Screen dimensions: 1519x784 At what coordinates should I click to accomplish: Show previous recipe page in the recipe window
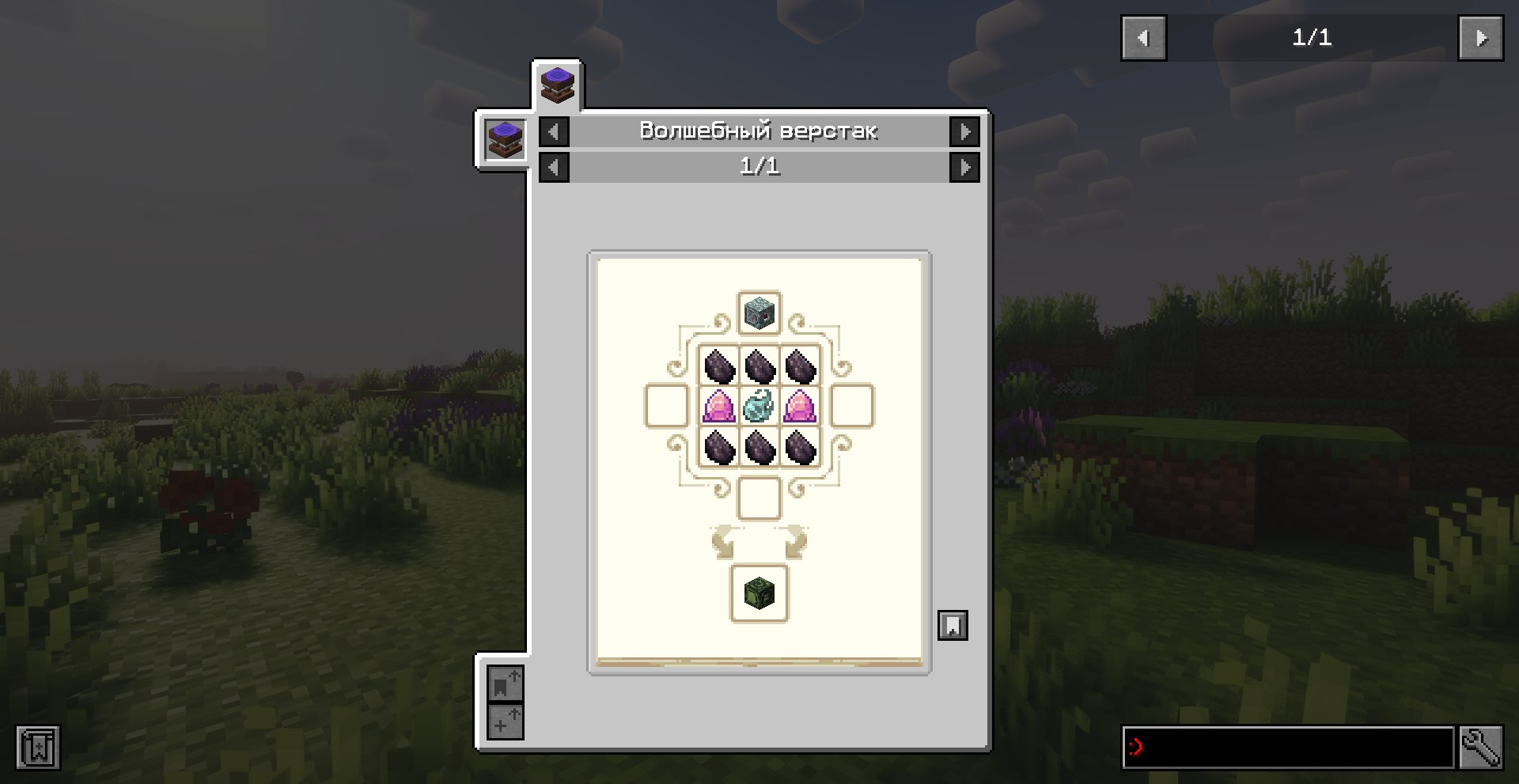coord(554,167)
